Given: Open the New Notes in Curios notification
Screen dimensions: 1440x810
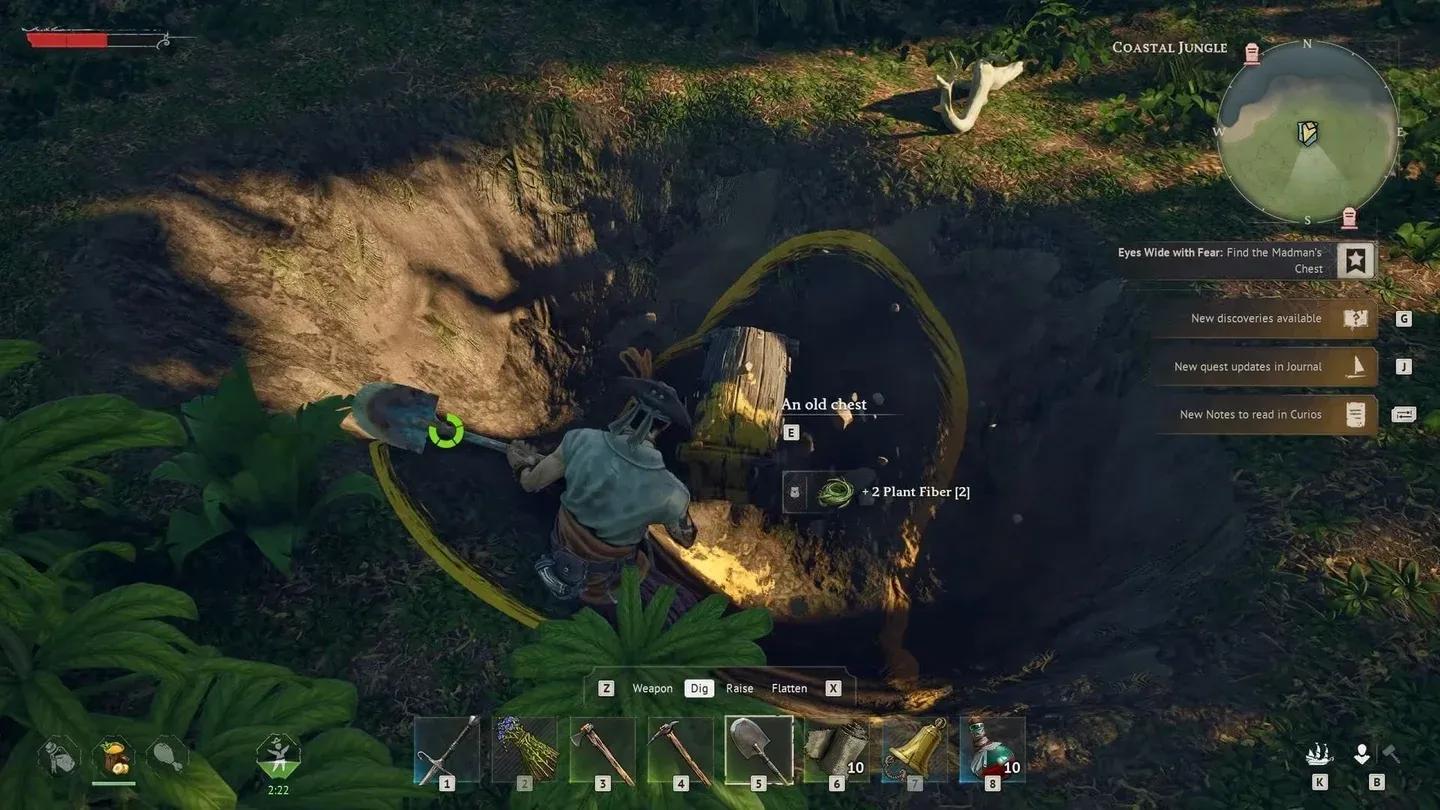Looking at the screenshot, I should [x=1264, y=415].
